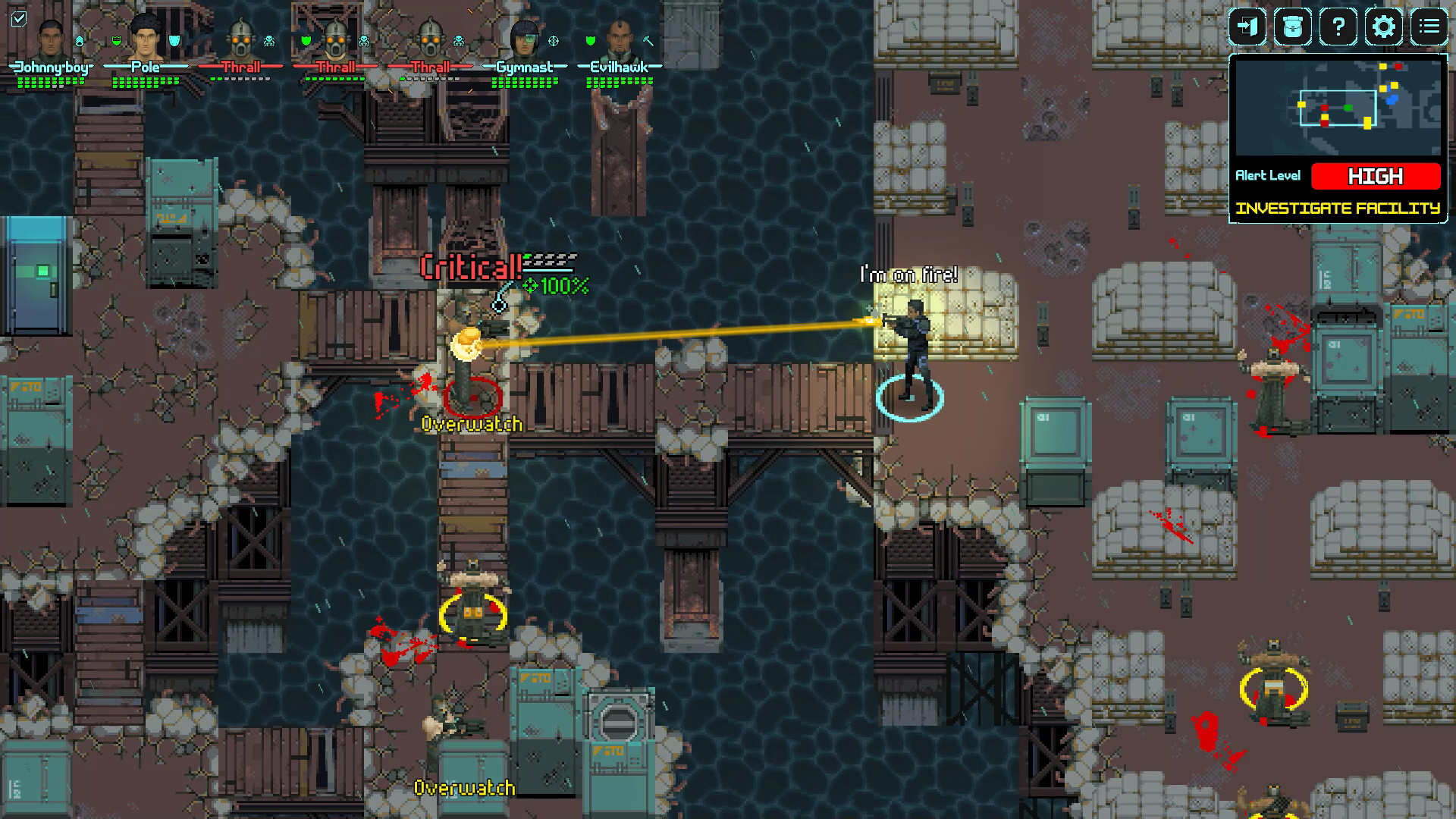Click the exit door icon
Screen dimensions: 1456x819
pos(1247,27)
